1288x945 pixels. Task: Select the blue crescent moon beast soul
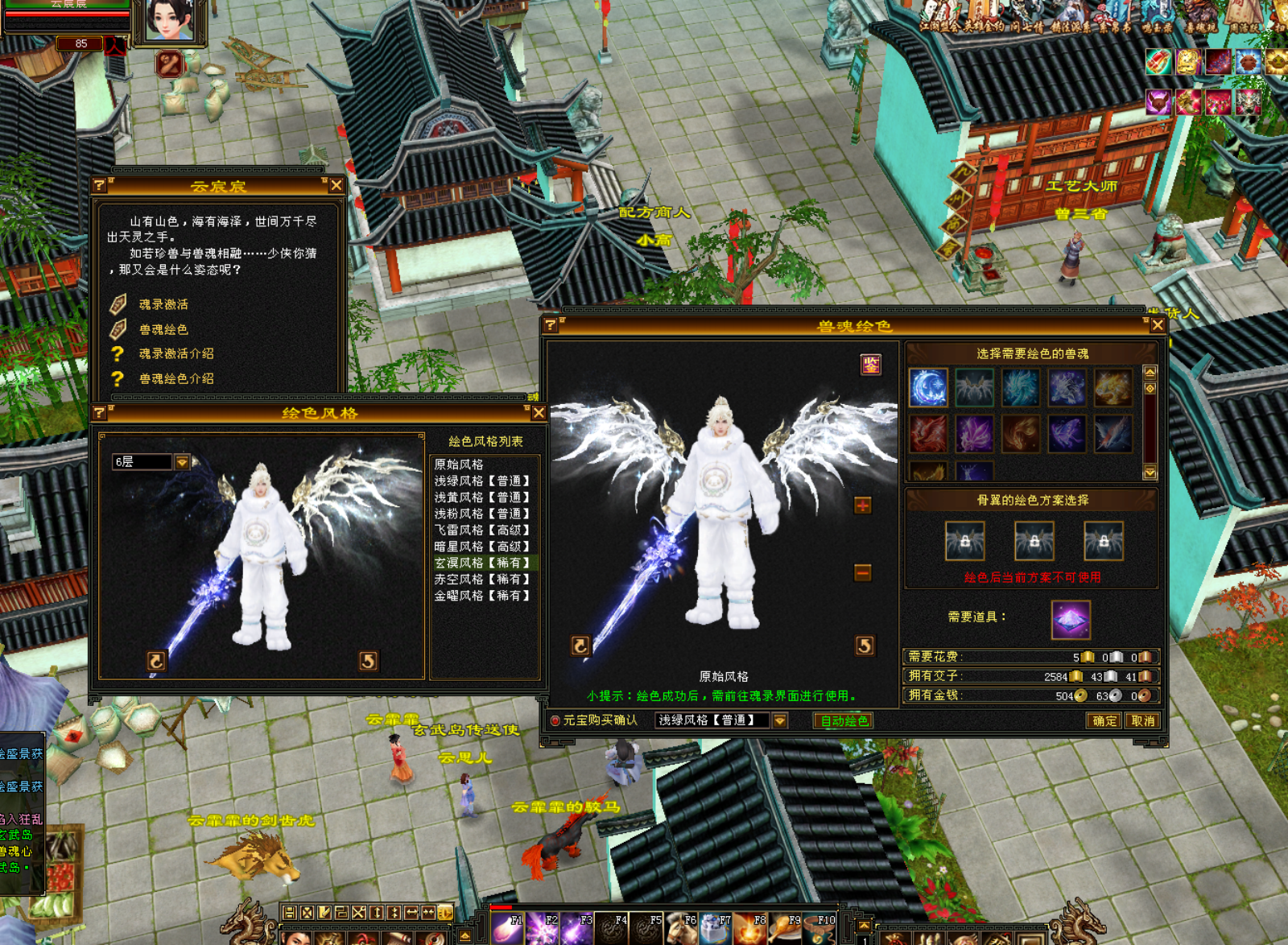pyautogui.click(x=927, y=387)
